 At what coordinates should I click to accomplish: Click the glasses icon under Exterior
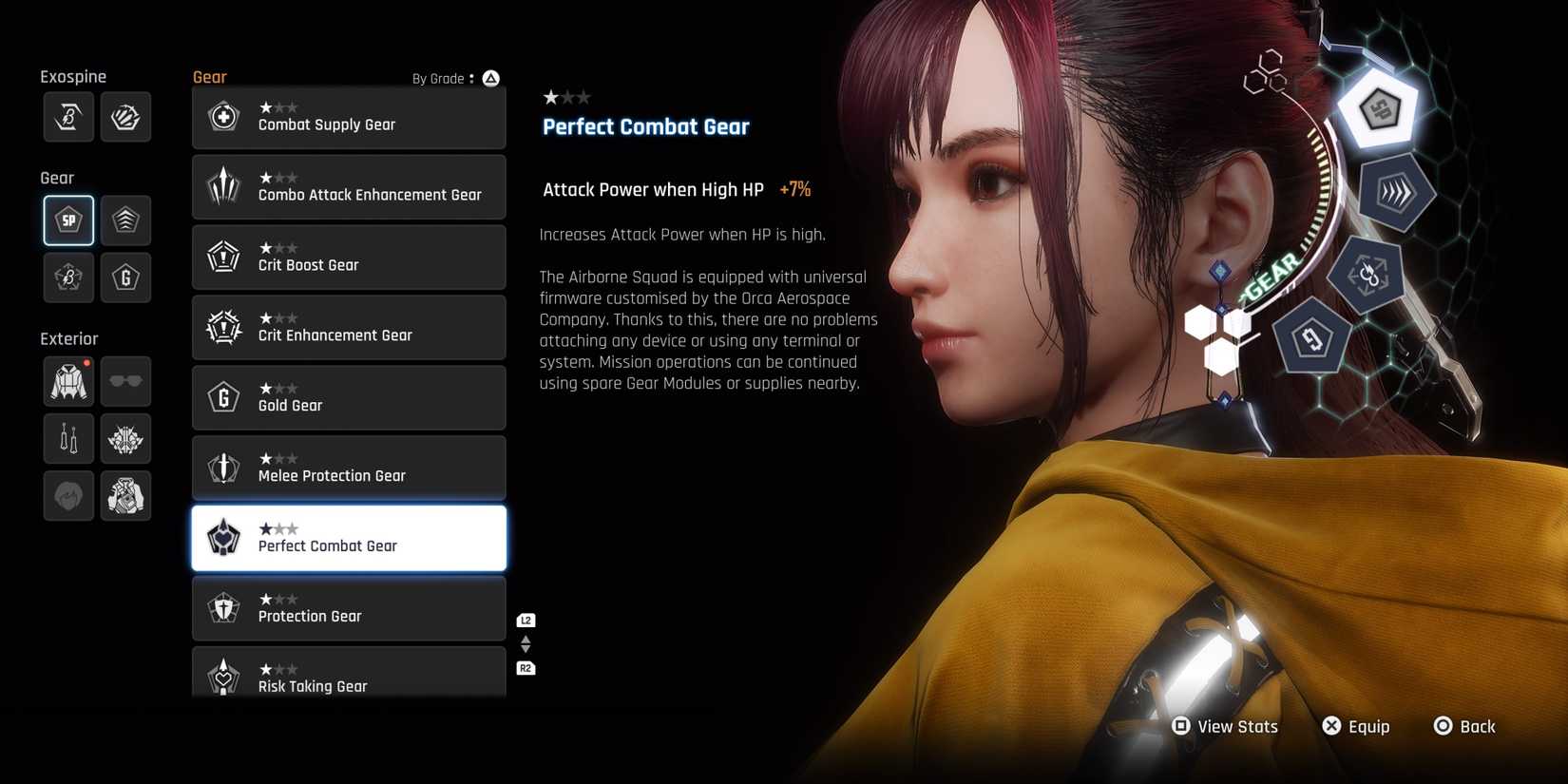coord(125,381)
